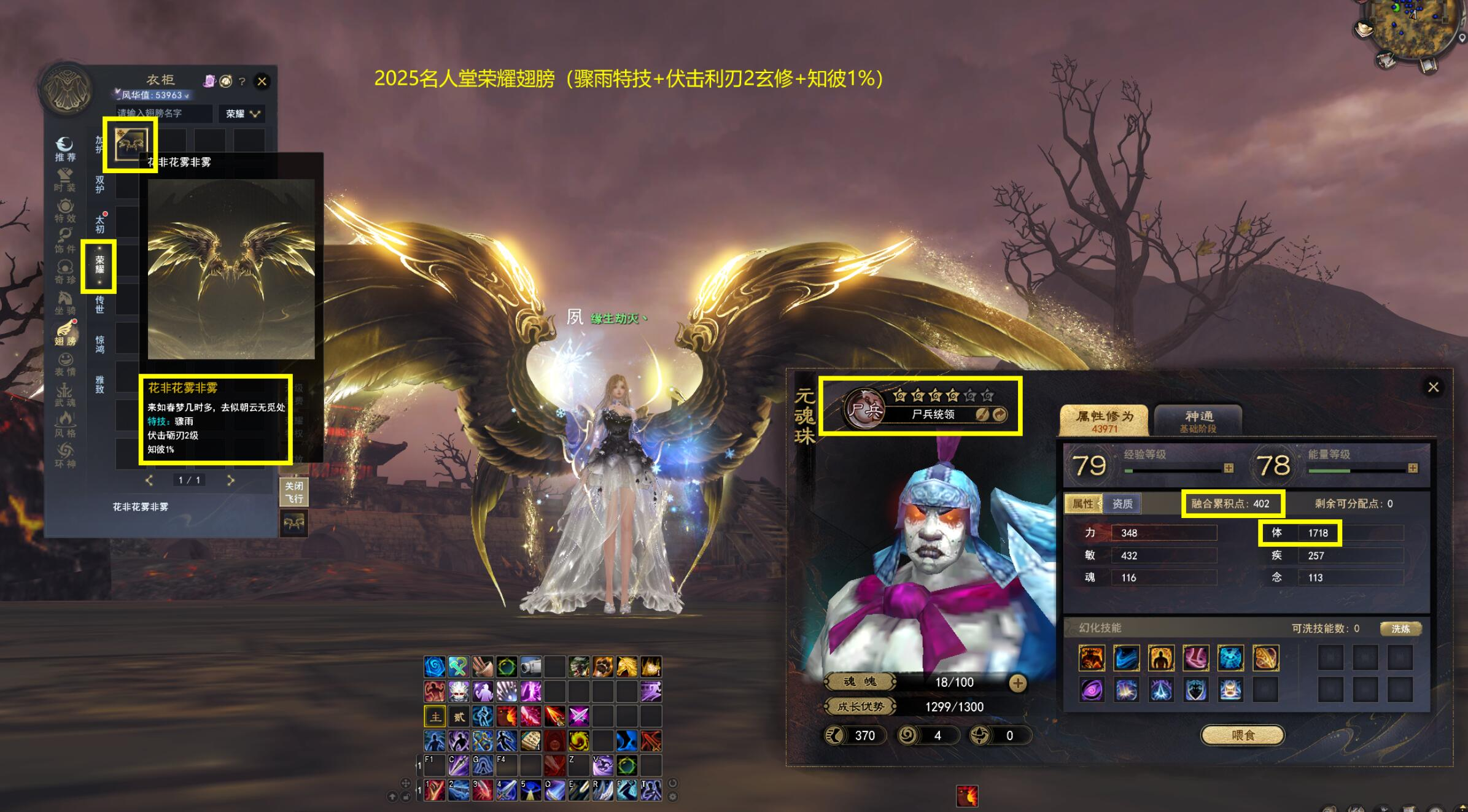The image size is (1468, 812).
Task: Click the wing name search field
Action: coord(163,114)
